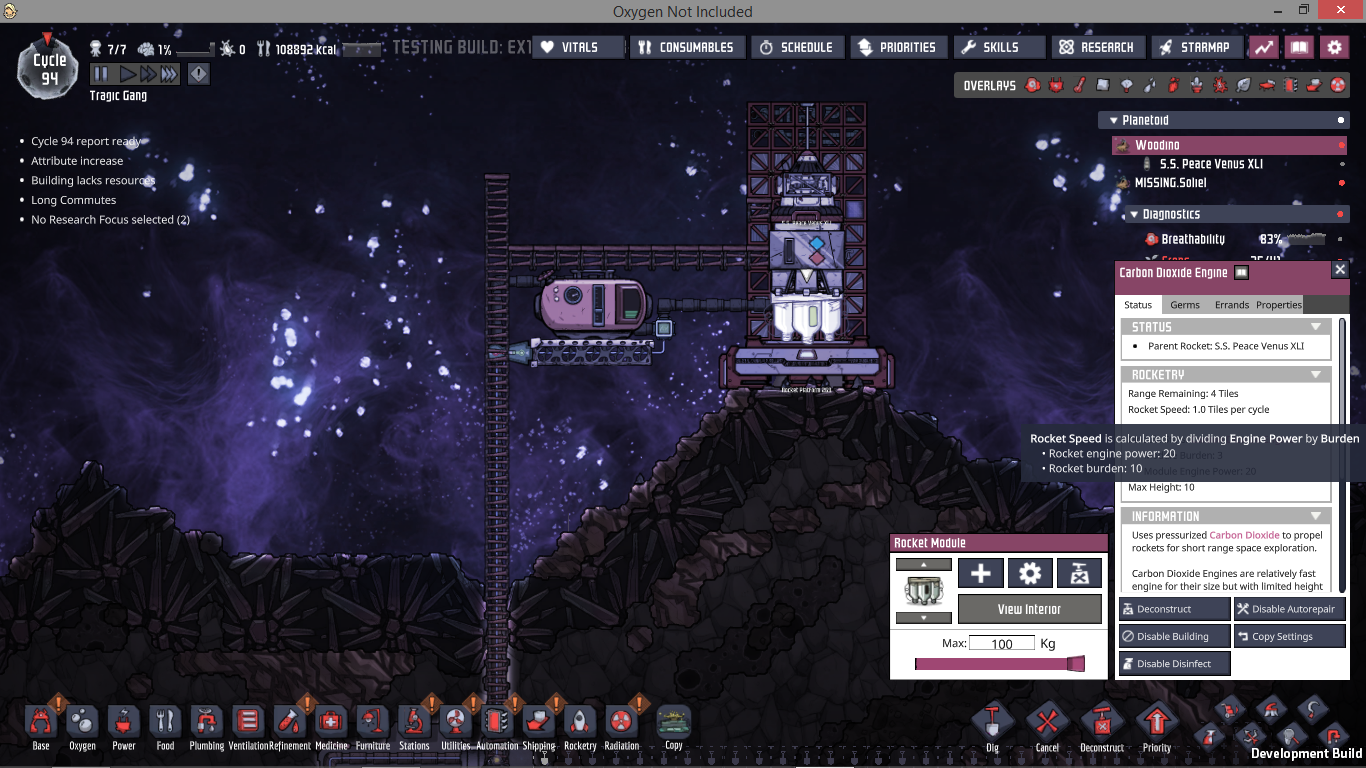
Task: Open the Rocketry build category
Action: click(580, 726)
